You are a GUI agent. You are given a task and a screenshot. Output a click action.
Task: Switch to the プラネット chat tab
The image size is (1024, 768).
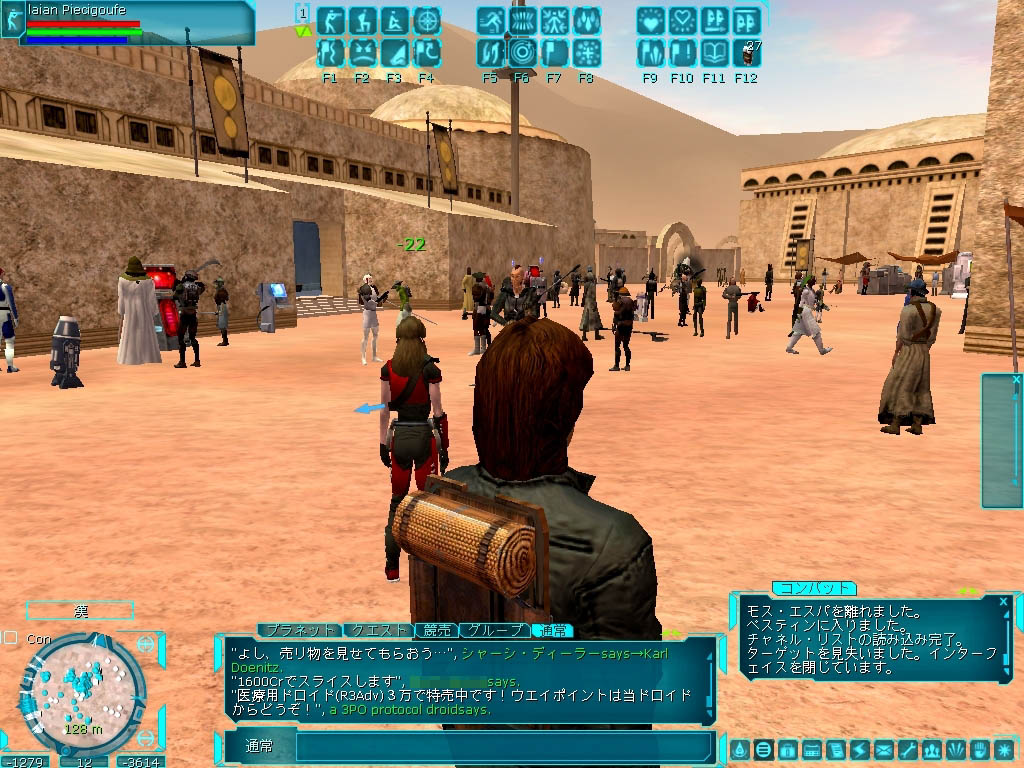(298, 630)
